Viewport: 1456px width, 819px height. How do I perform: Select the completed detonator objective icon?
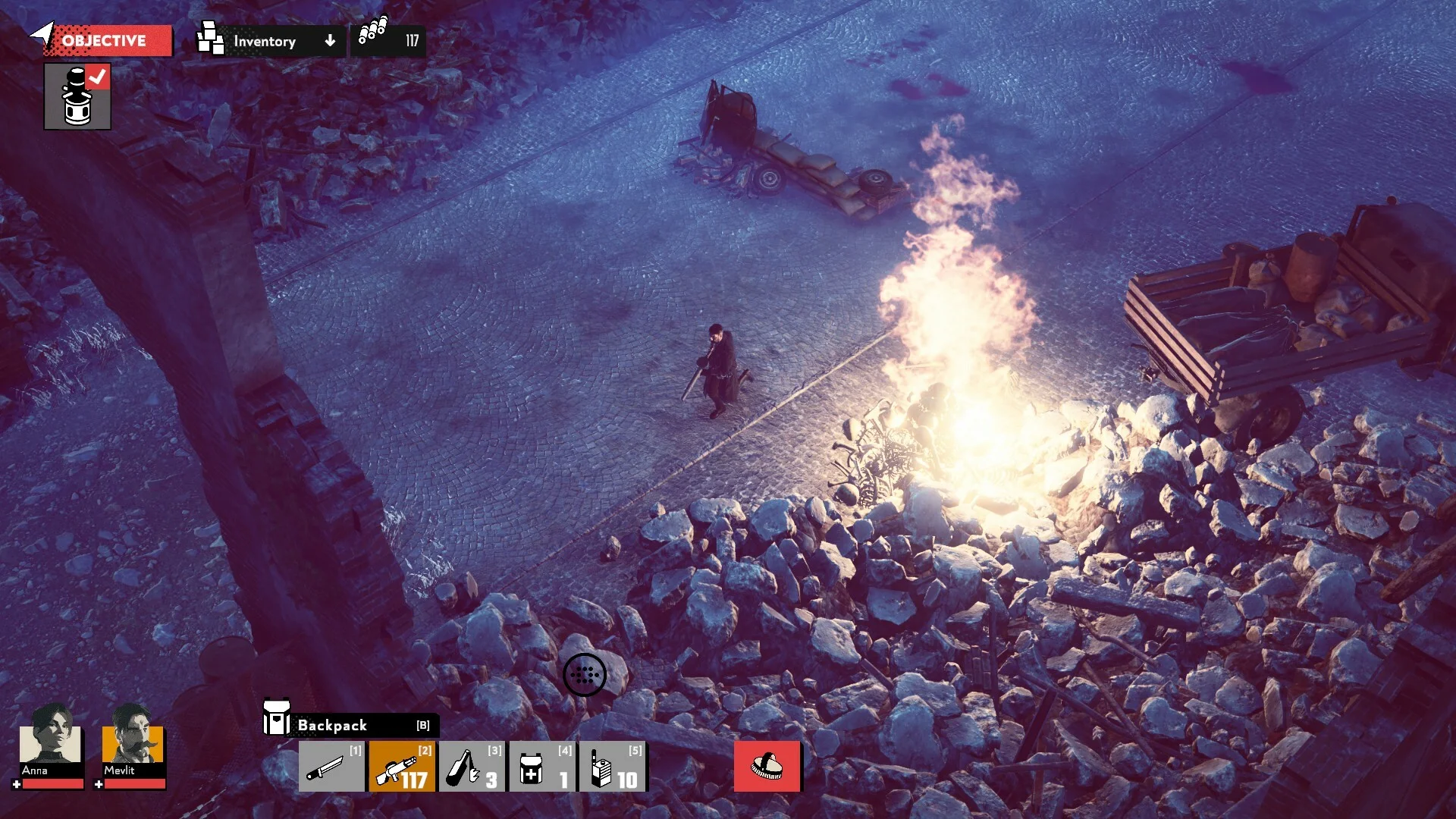click(x=77, y=96)
